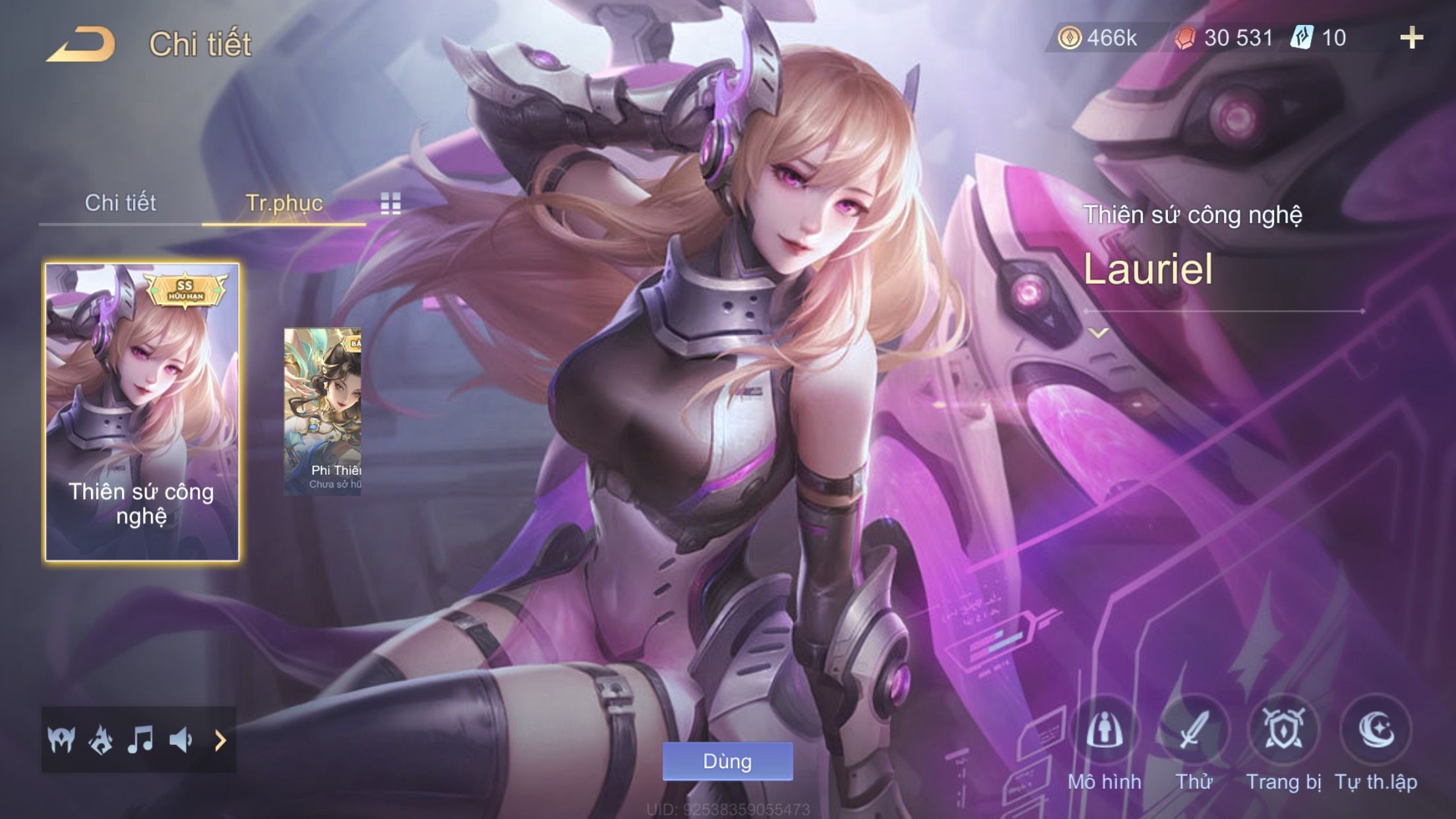The height and width of the screenshot is (819, 1456).
Task: Click the flame effect icon
Action: tap(101, 740)
